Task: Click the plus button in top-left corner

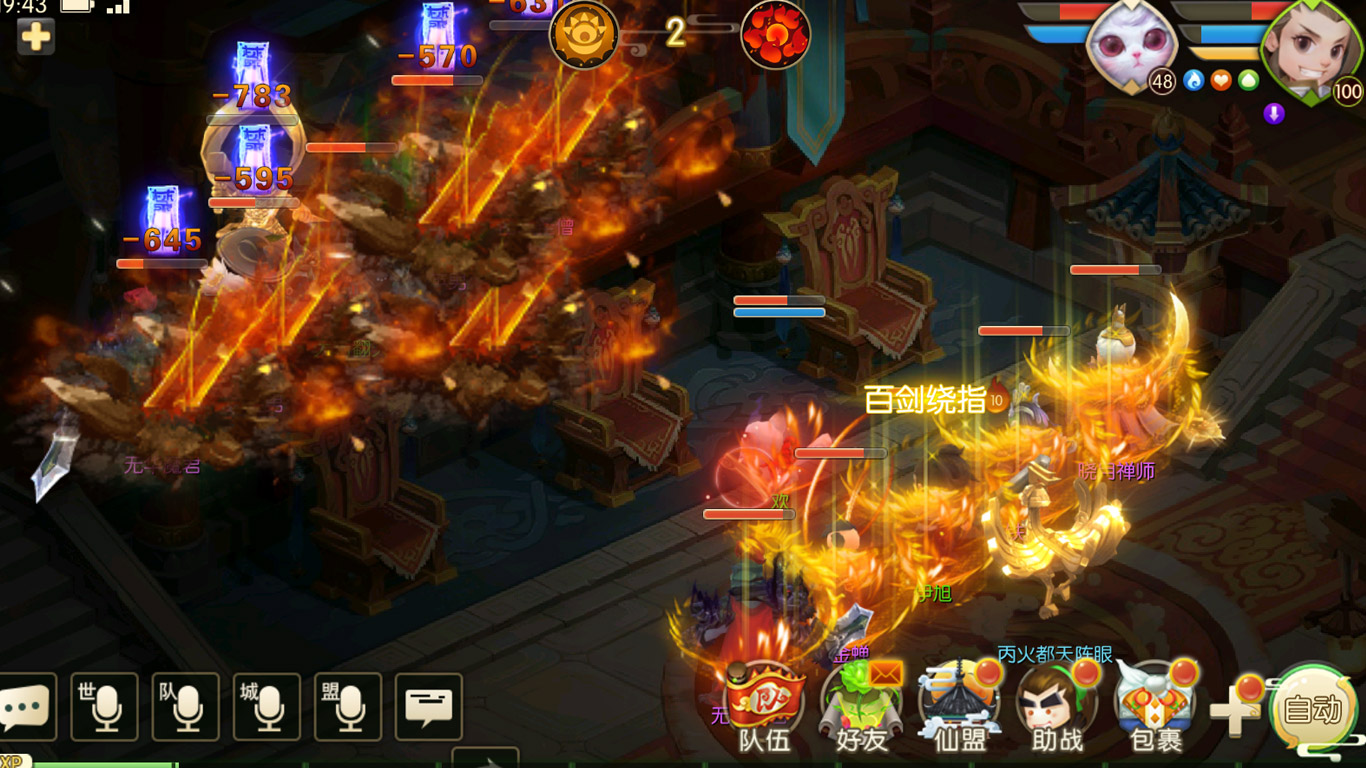Action: 36,37
